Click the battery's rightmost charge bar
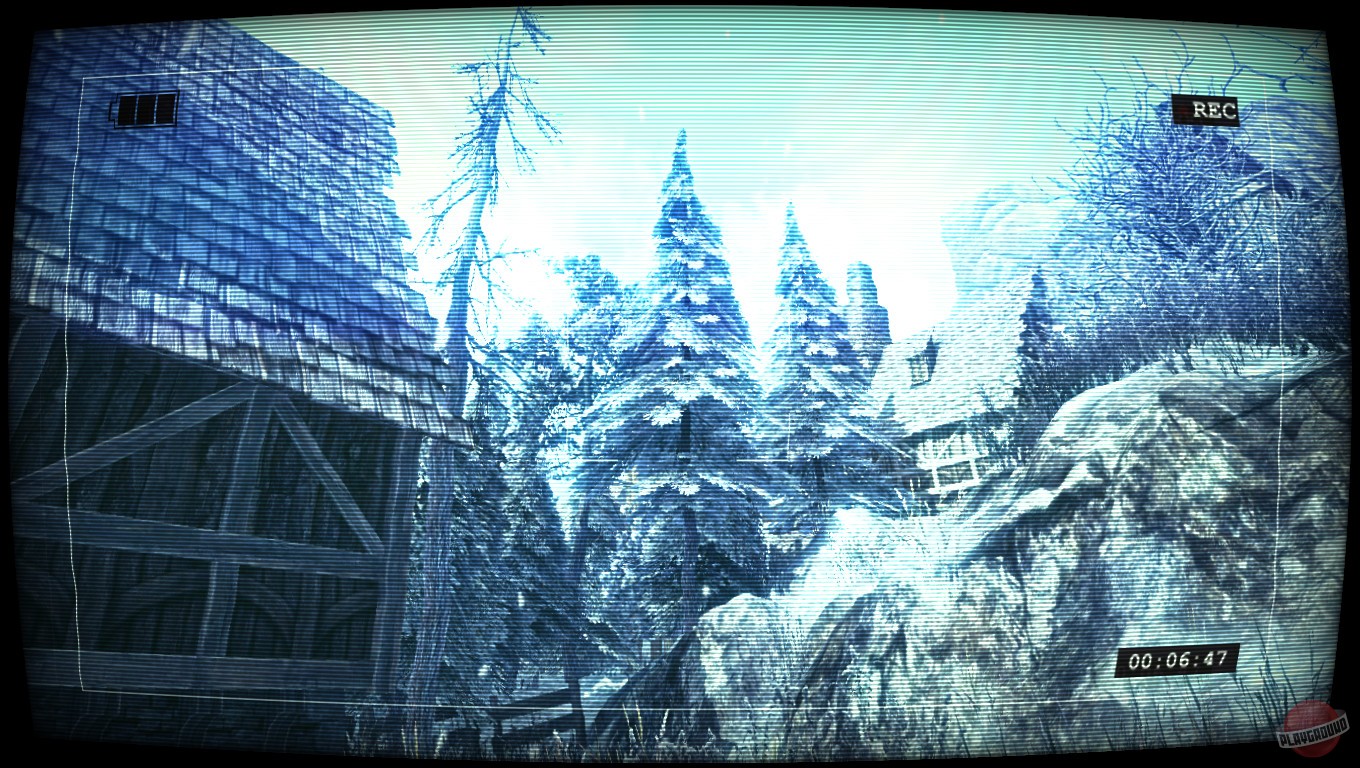This screenshot has width=1360, height=768. tap(165, 108)
